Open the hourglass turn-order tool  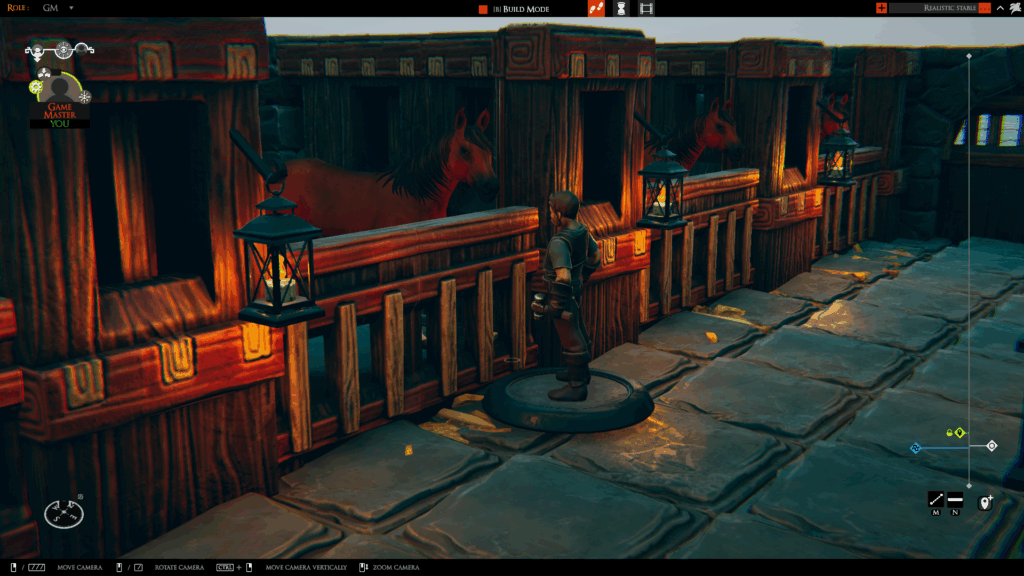pos(621,8)
